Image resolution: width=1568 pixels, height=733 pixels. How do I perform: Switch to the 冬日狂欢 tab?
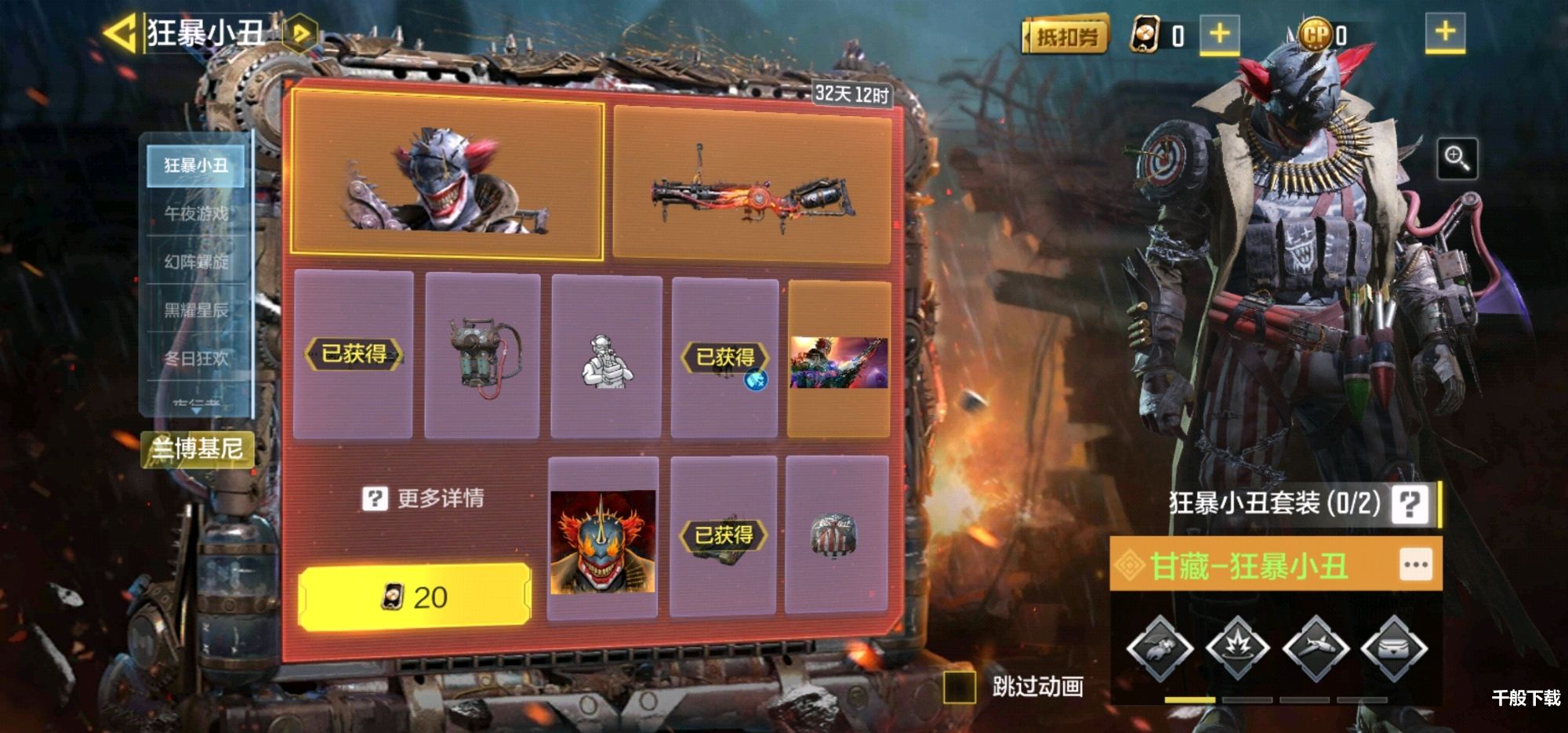point(196,358)
